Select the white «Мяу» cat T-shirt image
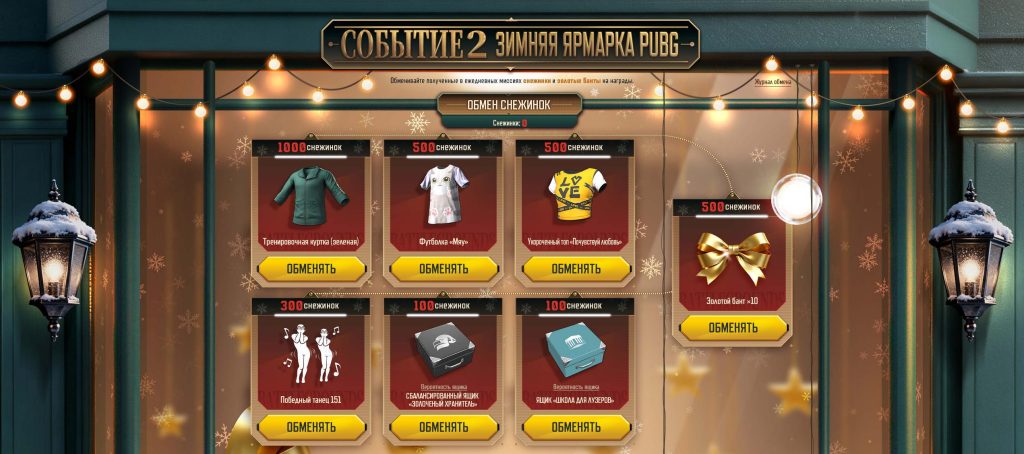 (443, 196)
